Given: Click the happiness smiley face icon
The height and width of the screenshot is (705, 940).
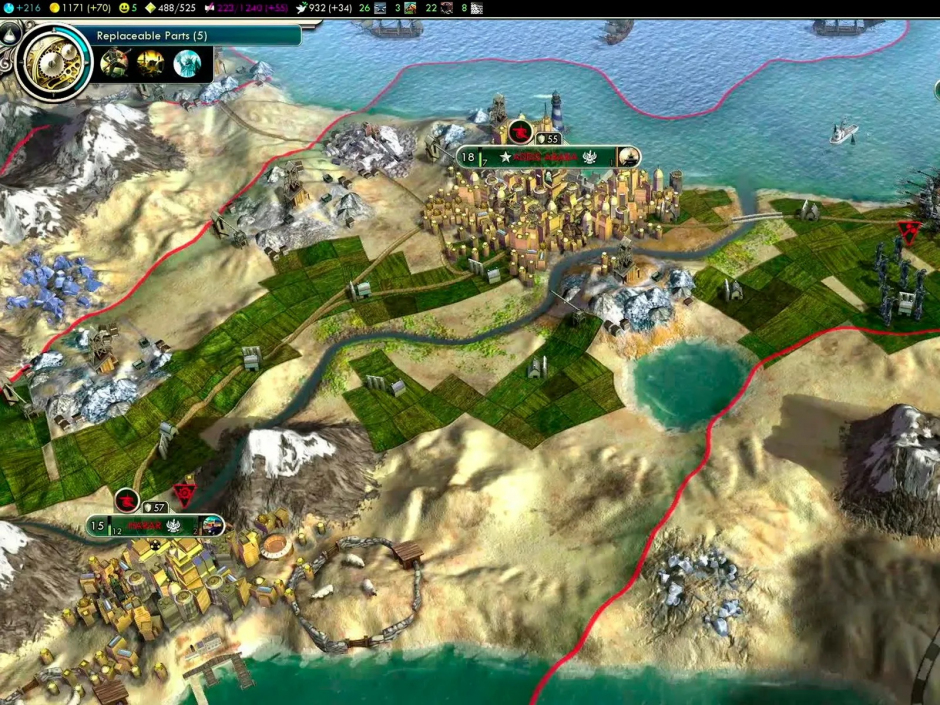Looking at the screenshot, I should click(123, 8).
